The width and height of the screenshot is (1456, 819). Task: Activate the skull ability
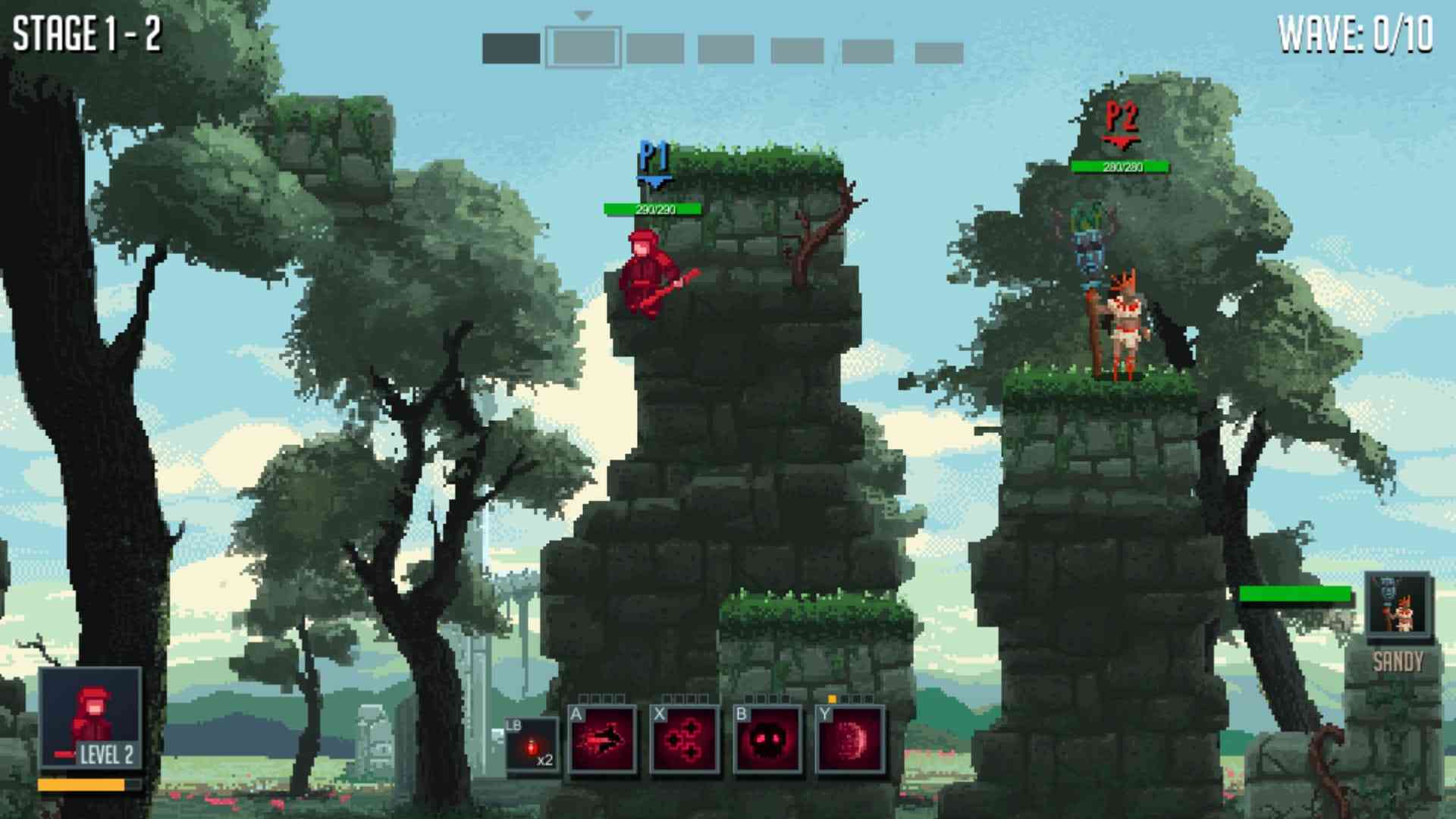767,740
